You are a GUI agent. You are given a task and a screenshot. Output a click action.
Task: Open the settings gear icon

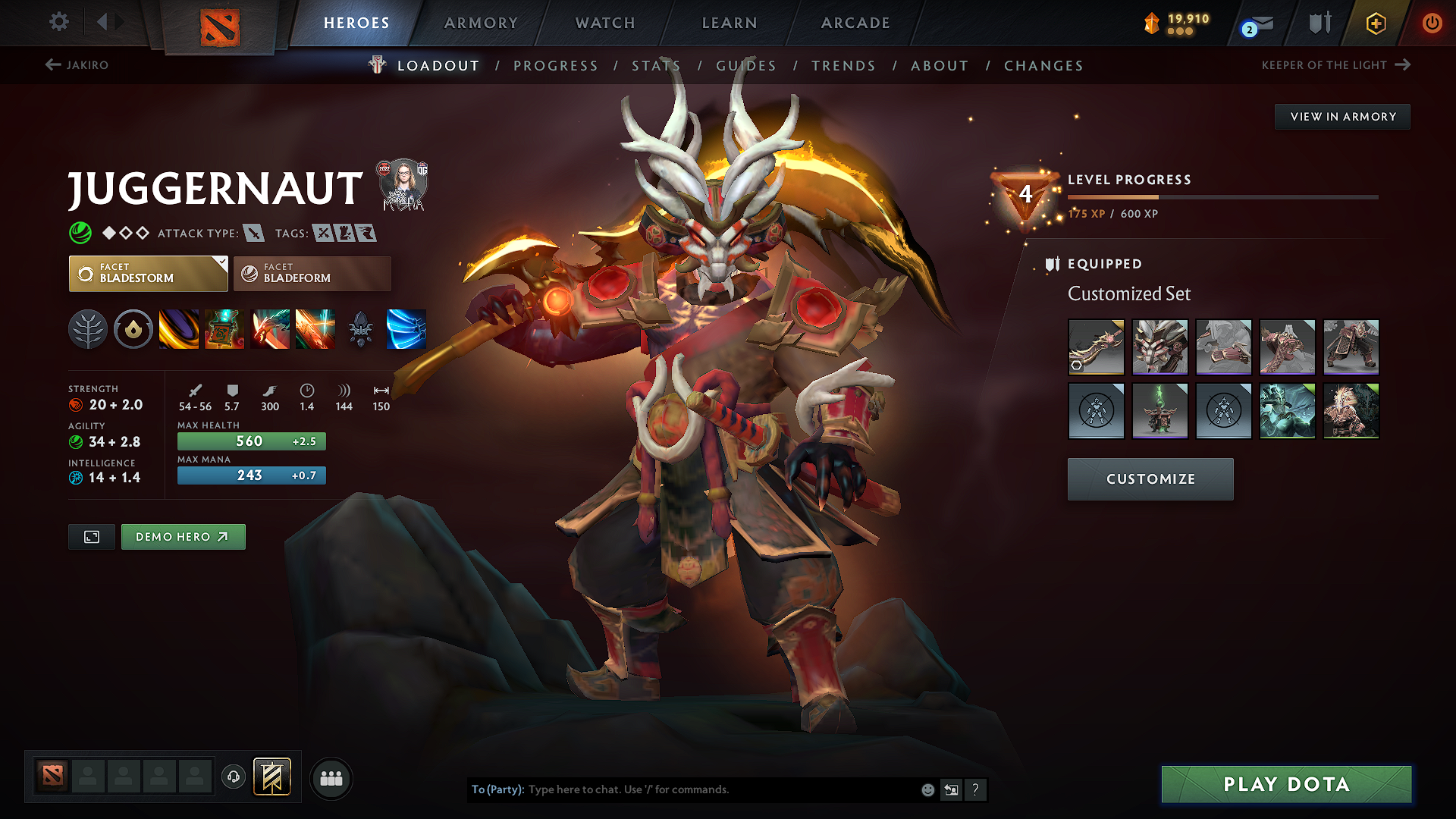click(x=58, y=22)
